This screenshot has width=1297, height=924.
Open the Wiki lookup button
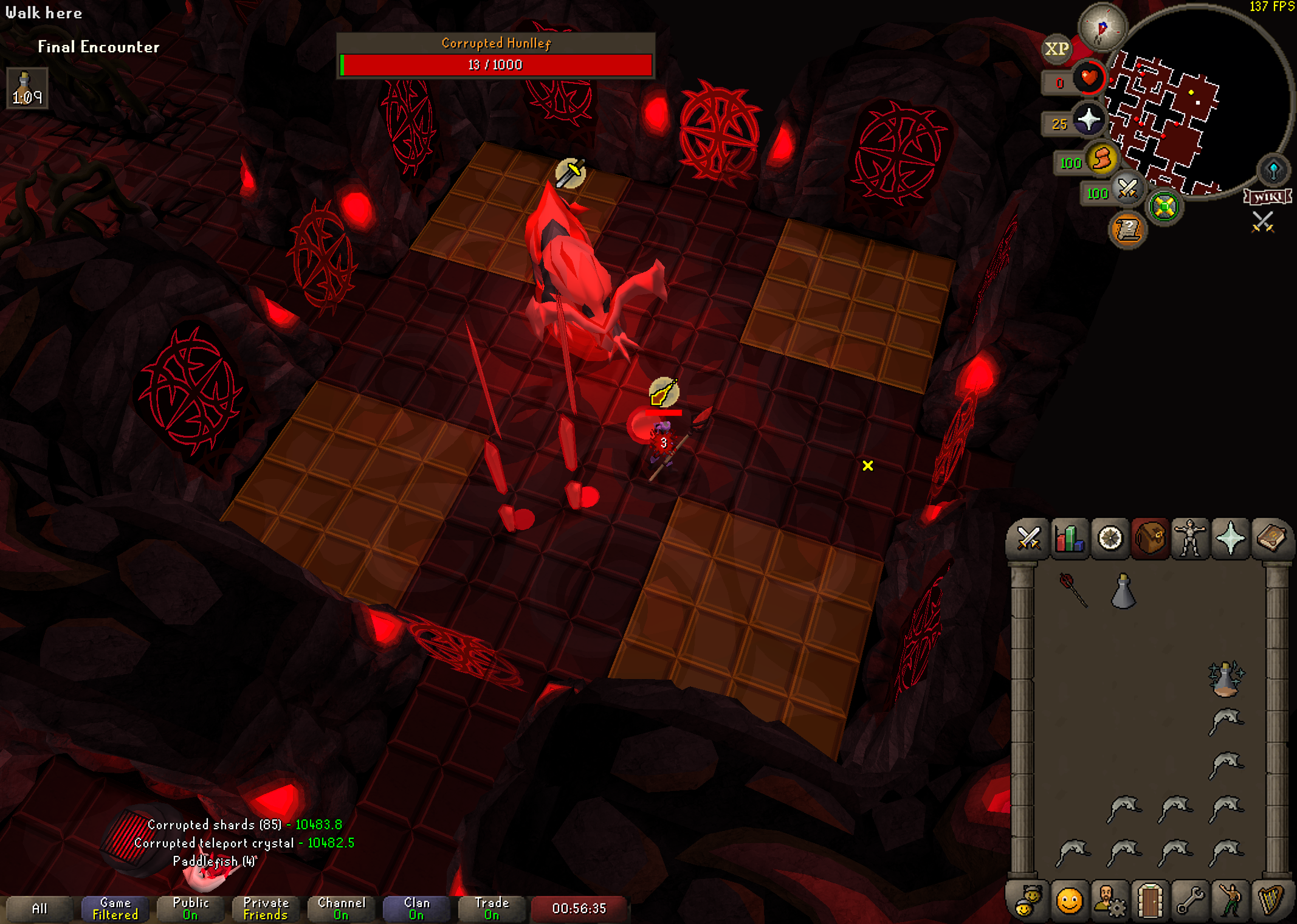[1268, 197]
